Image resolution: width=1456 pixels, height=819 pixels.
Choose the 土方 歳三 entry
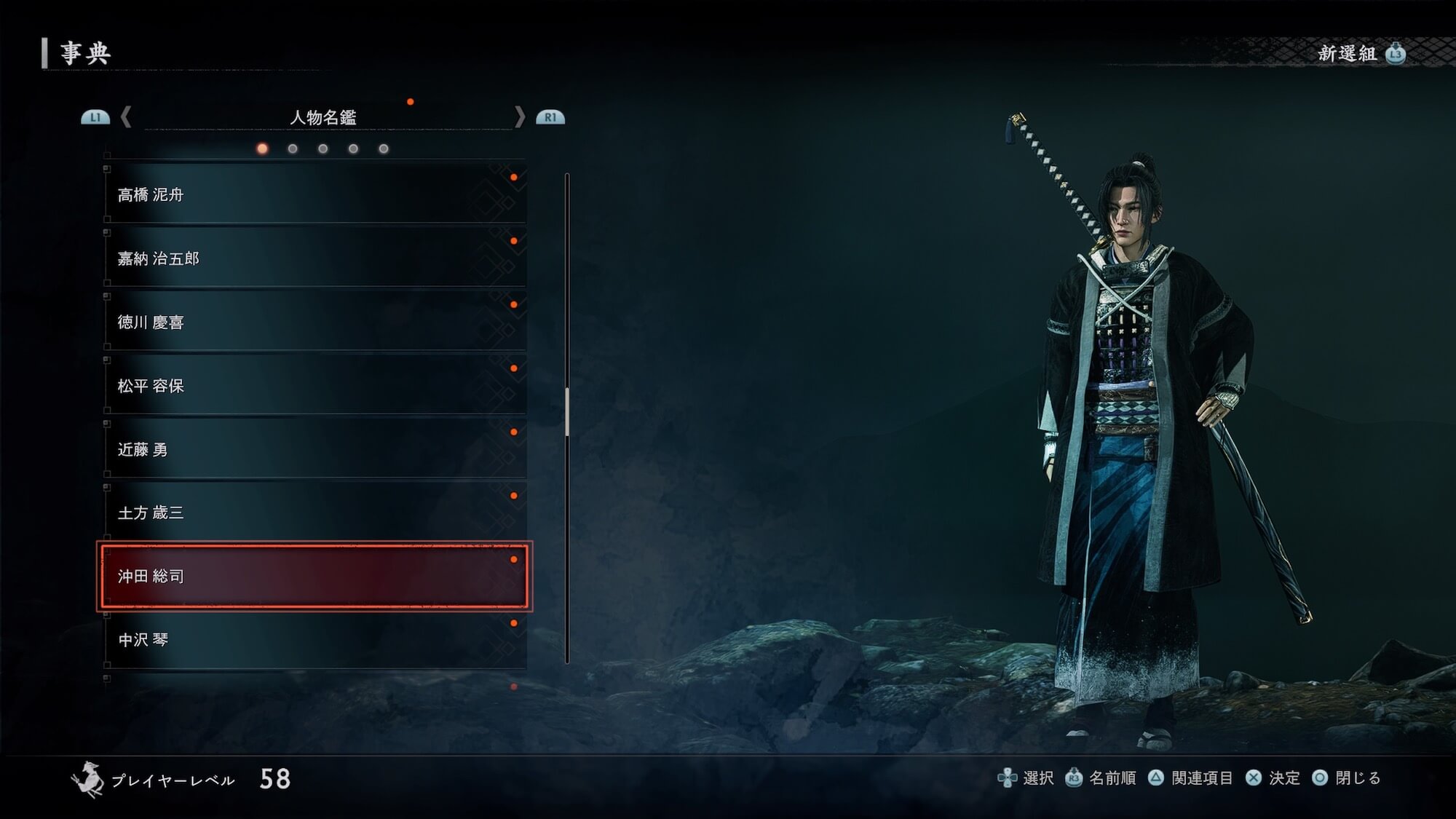pos(314,513)
